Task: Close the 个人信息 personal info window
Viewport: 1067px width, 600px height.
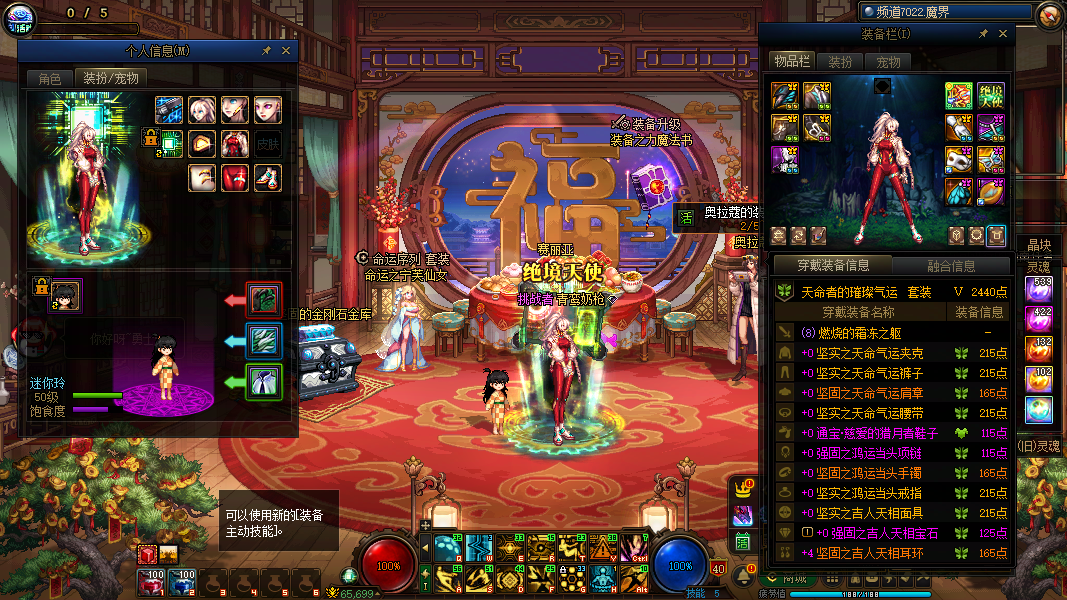Action: click(286, 51)
